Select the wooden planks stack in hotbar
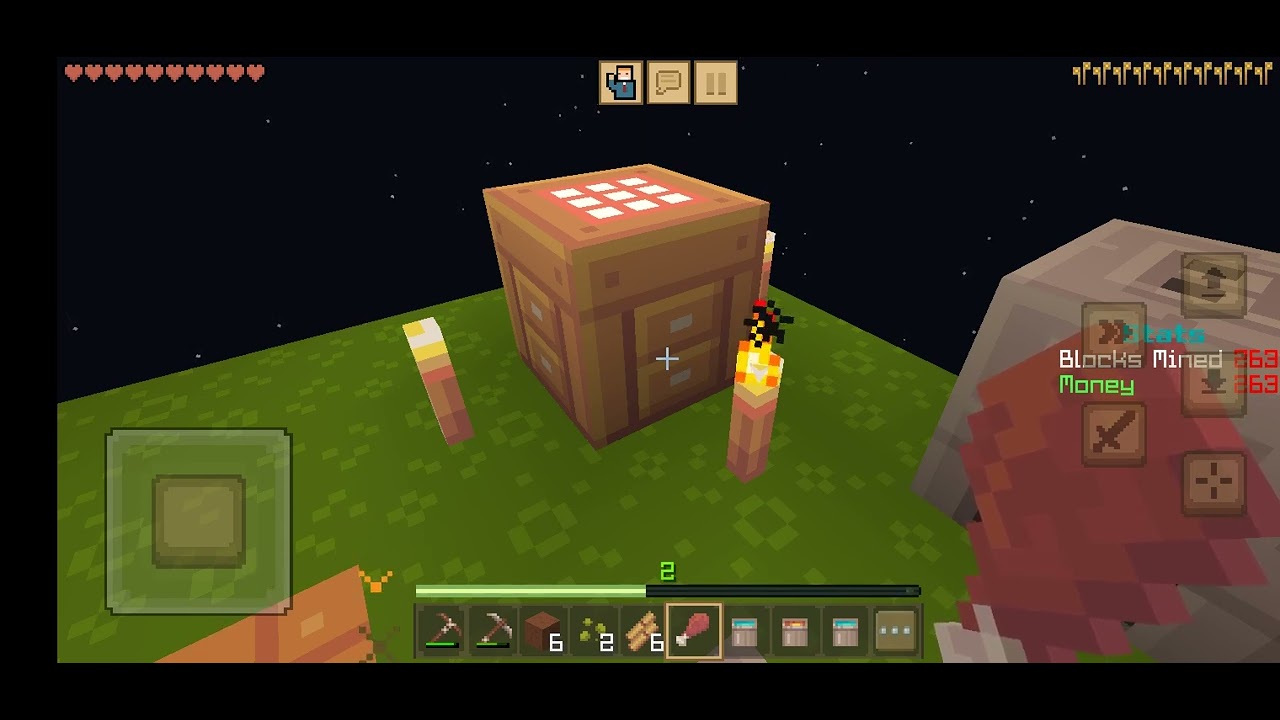Viewport: 1280px width, 720px height. (644, 632)
